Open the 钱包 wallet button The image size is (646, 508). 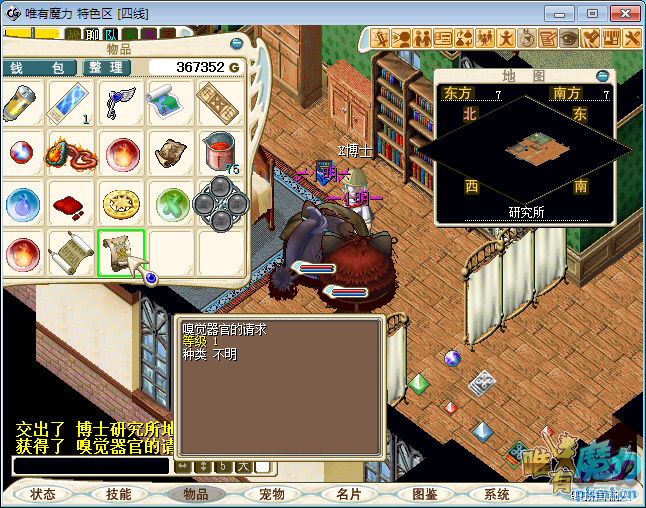click(x=38, y=67)
